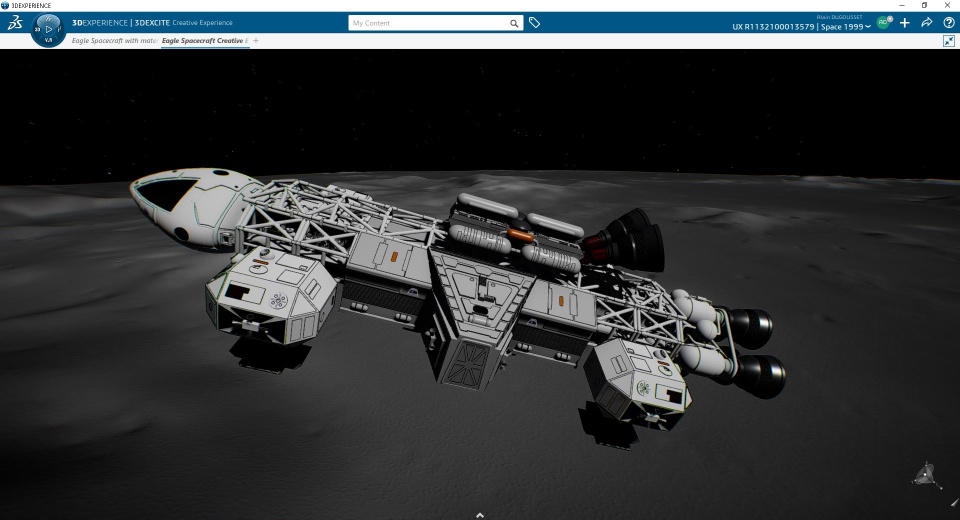Select the Eagle Spacecraft Creative tab
Screen dimensions: 960x520
203,40
